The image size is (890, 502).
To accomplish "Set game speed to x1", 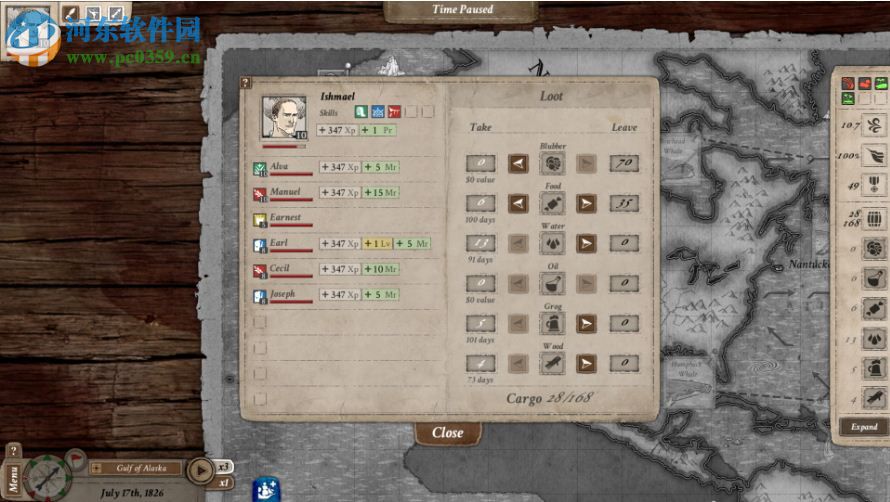I will click(x=225, y=482).
